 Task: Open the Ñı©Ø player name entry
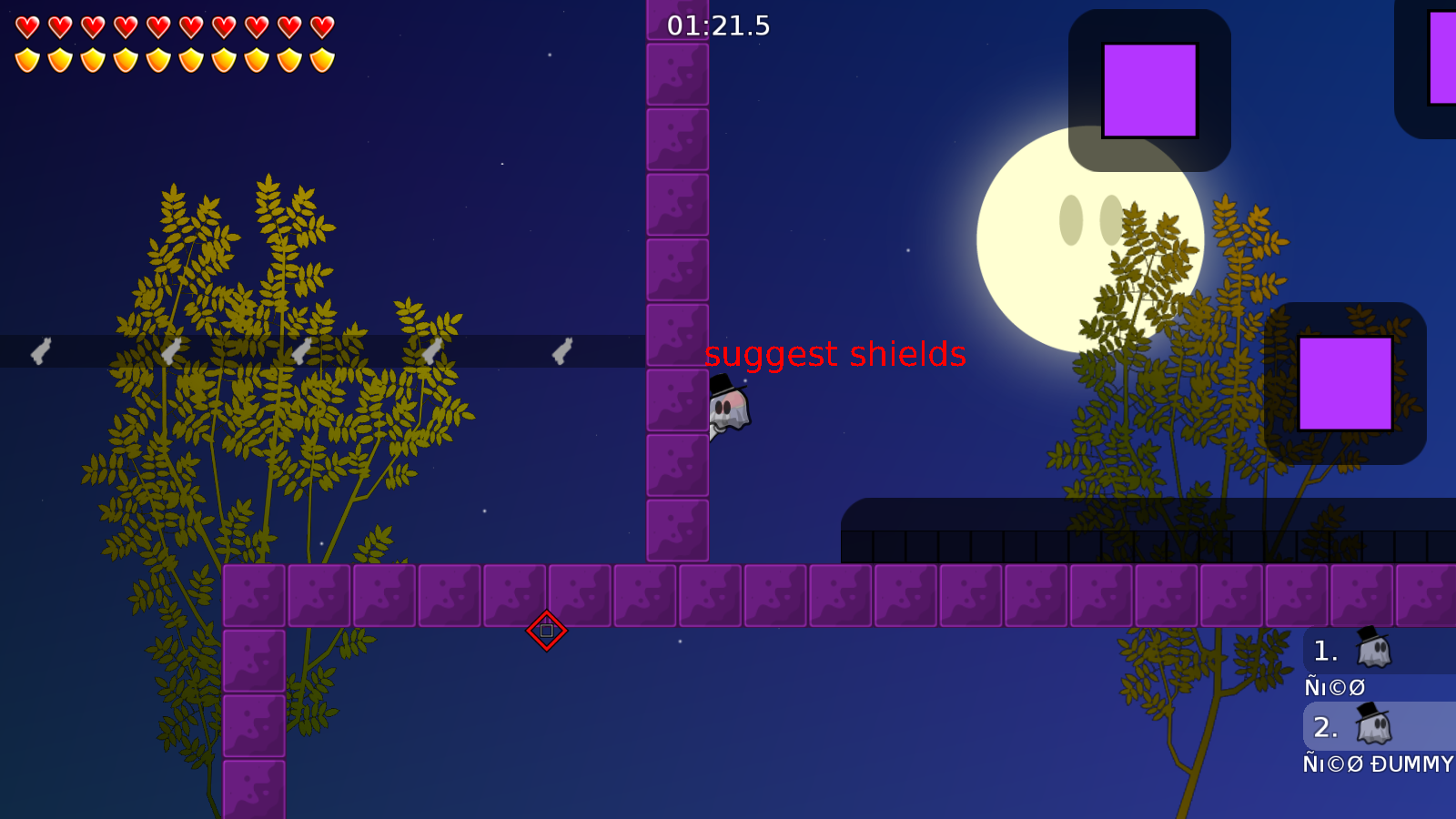click(1333, 687)
